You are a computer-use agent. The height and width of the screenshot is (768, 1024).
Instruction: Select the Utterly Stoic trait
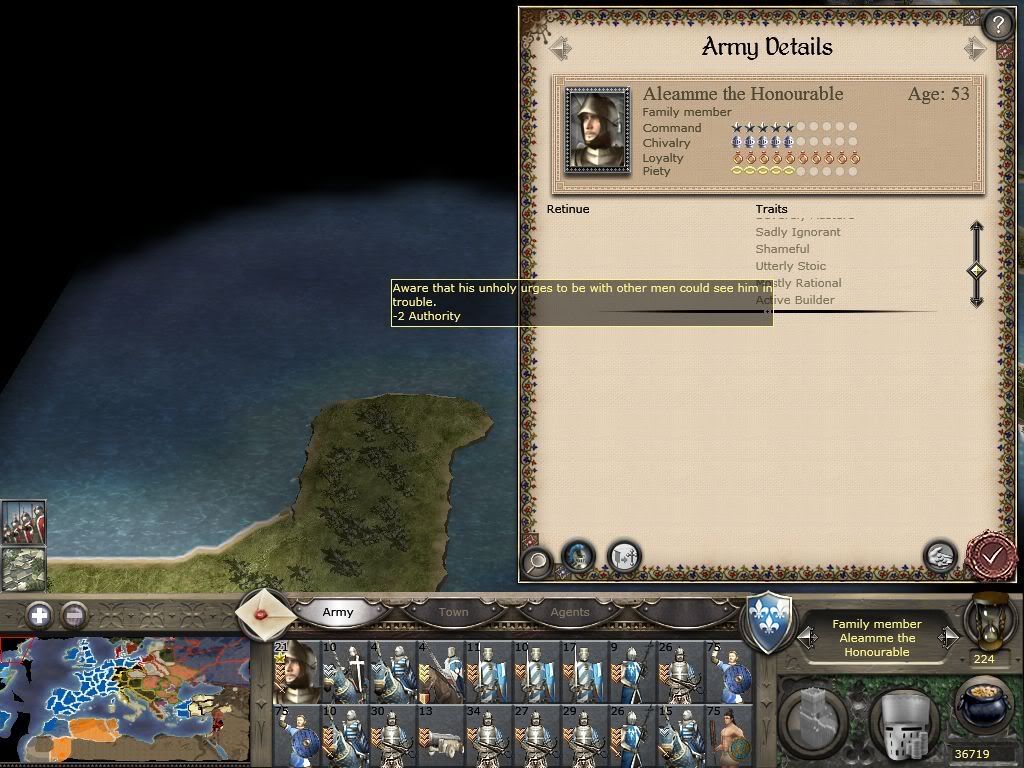(x=791, y=266)
